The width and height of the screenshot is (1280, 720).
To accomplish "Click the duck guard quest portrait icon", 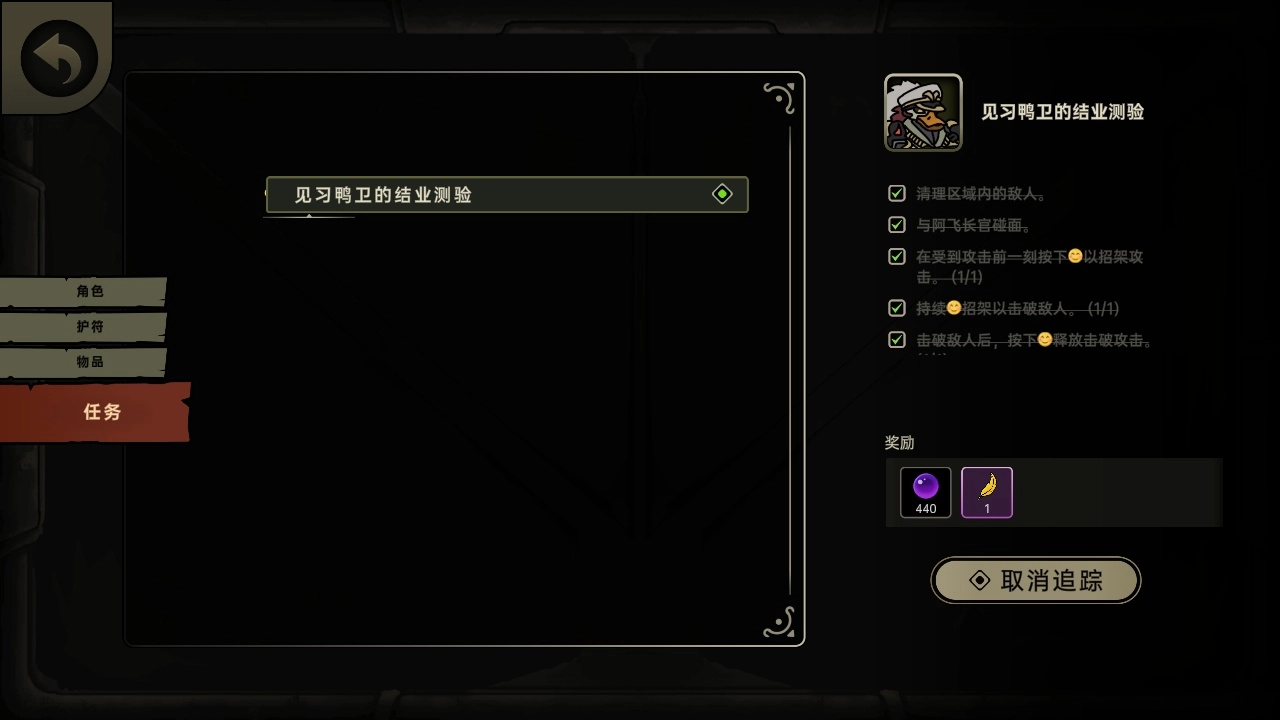I will [922, 112].
